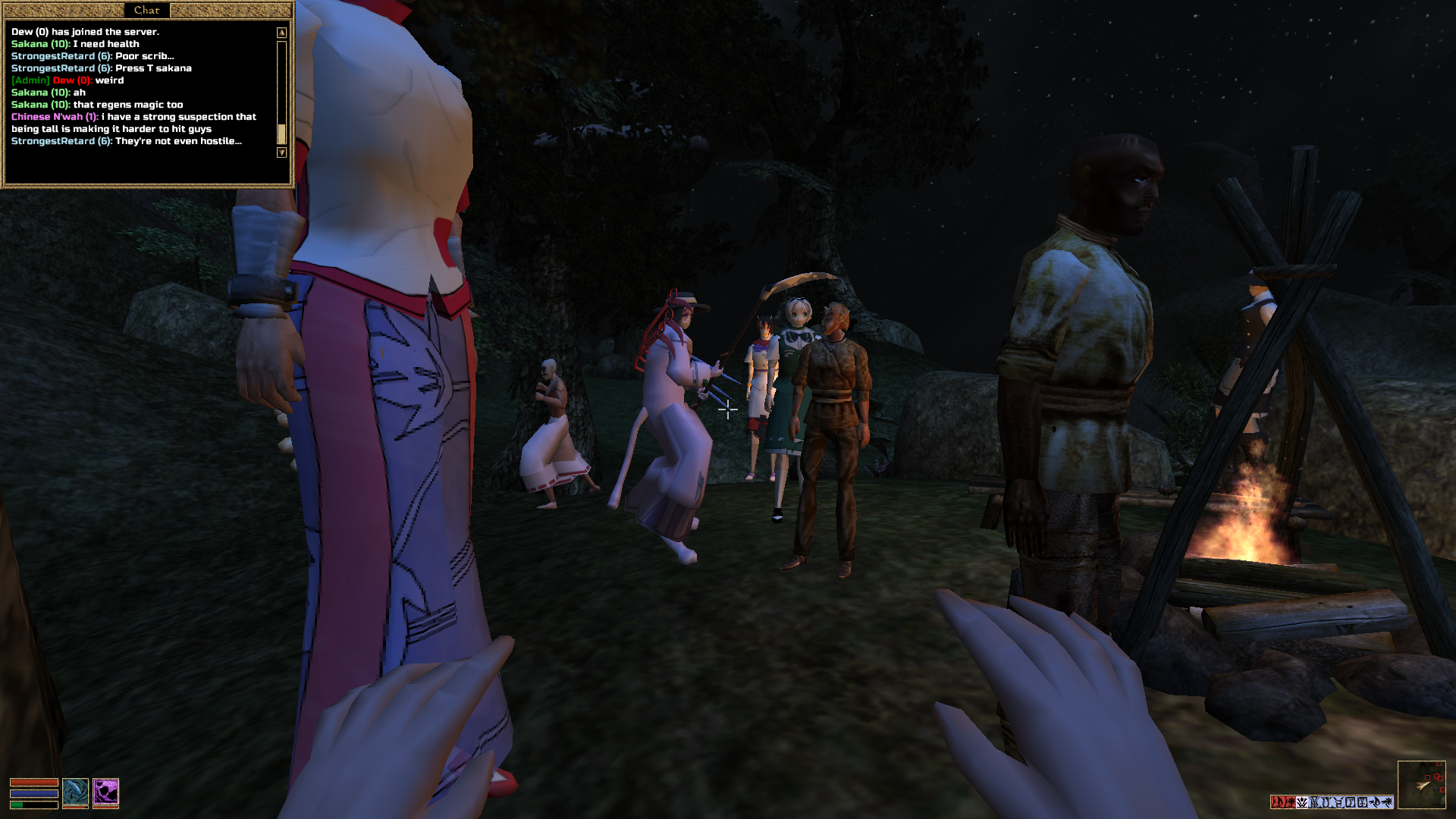Click Sakana's "I need health" message
1456x819 pixels.
pyautogui.click(x=75, y=44)
